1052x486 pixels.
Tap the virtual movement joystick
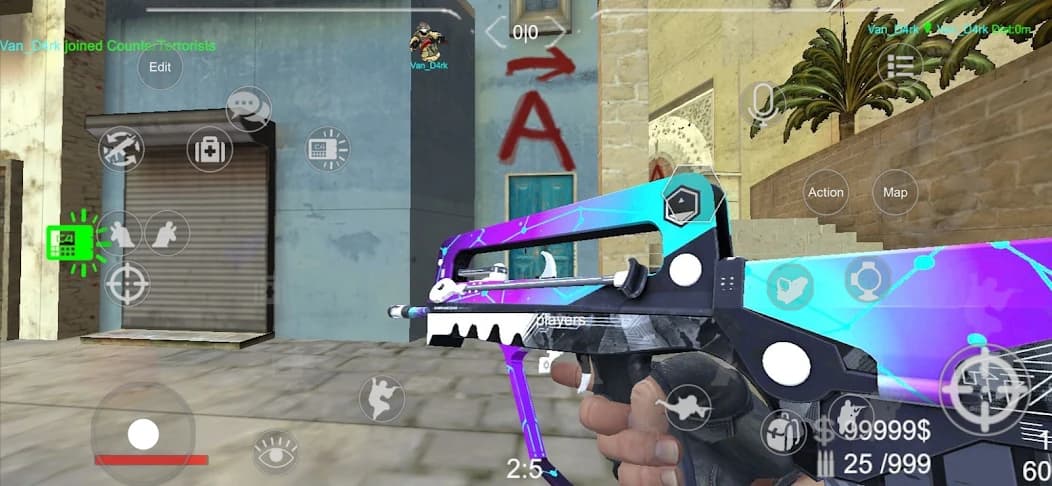coord(143,433)
